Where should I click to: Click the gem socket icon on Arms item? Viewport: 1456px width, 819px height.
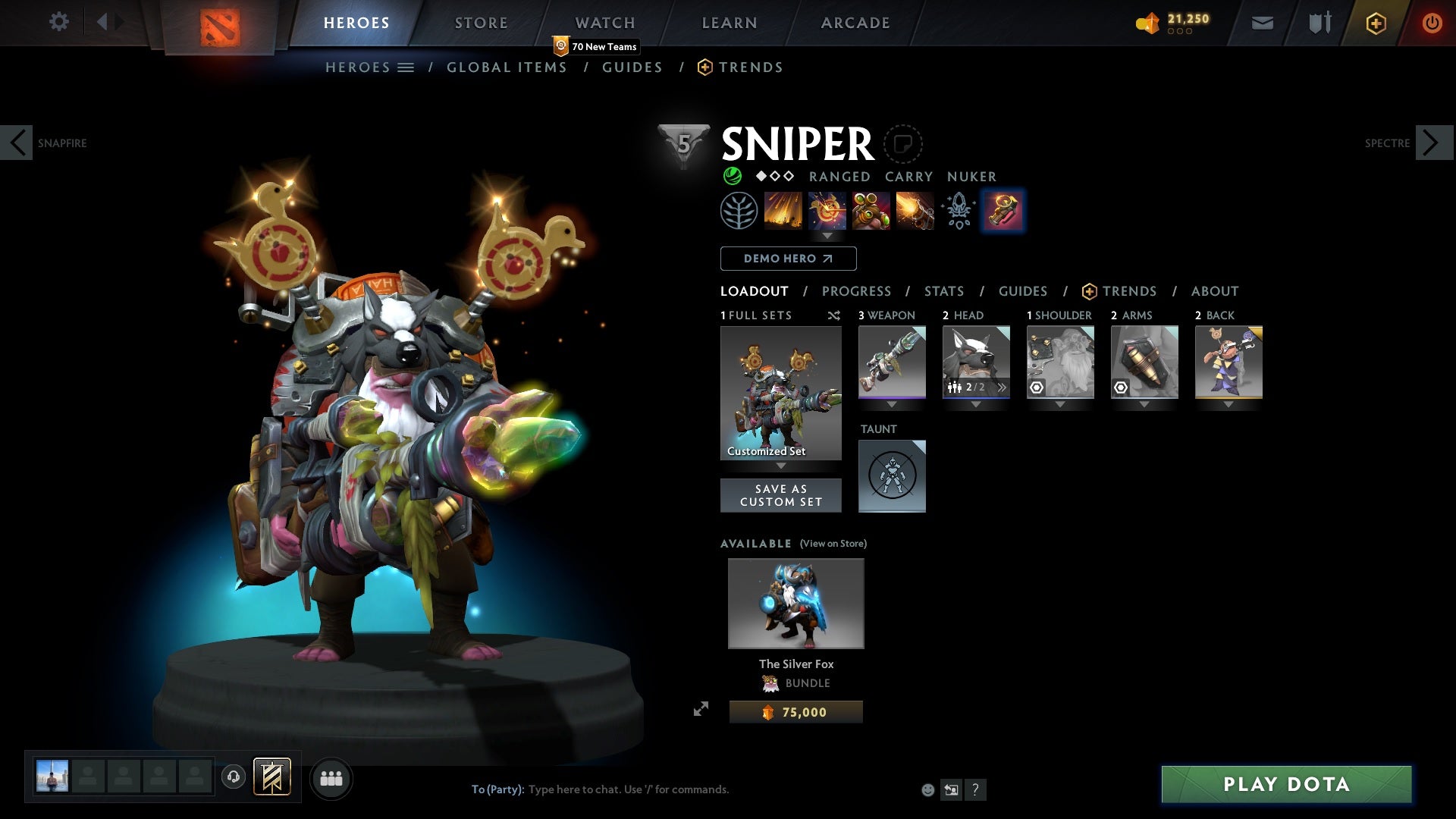(x=1122, y=387)
